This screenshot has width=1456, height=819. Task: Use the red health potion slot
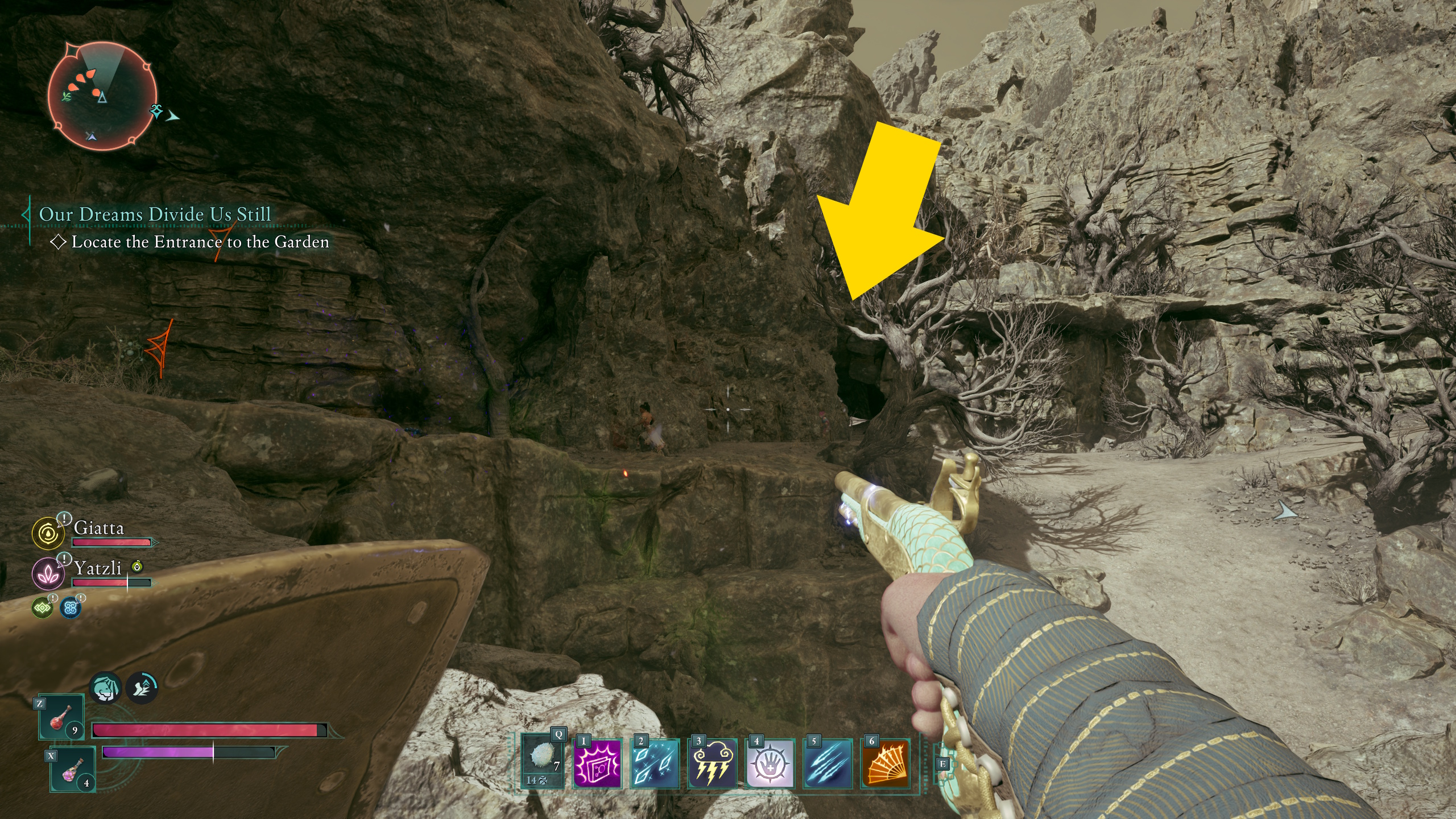pos(61,718)
